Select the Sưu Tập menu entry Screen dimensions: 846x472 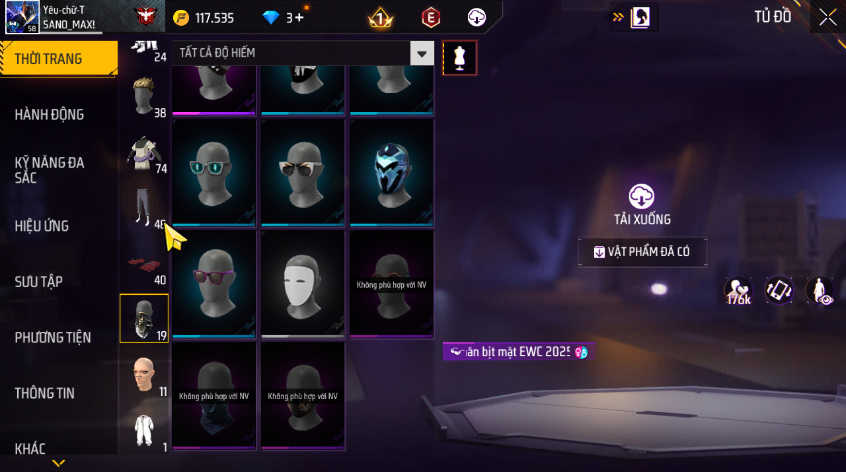39,281
